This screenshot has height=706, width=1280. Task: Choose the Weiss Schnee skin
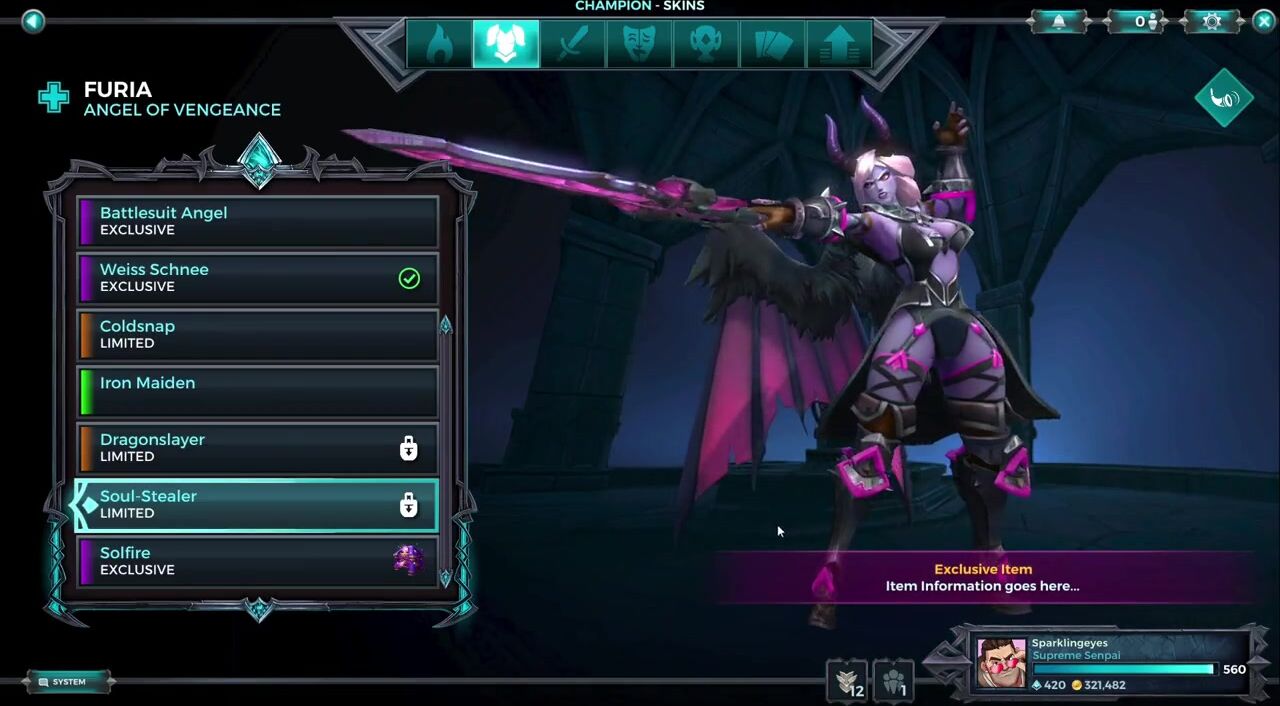(x=257, y=278)
